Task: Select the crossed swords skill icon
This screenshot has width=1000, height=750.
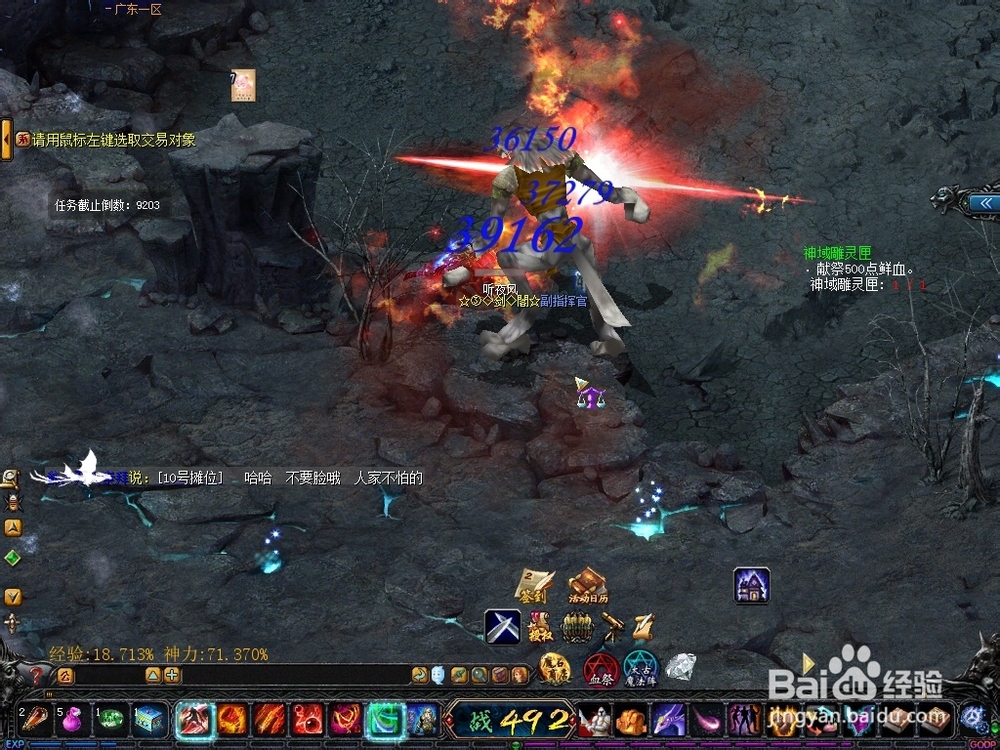Action: click(x=502, y=627)
